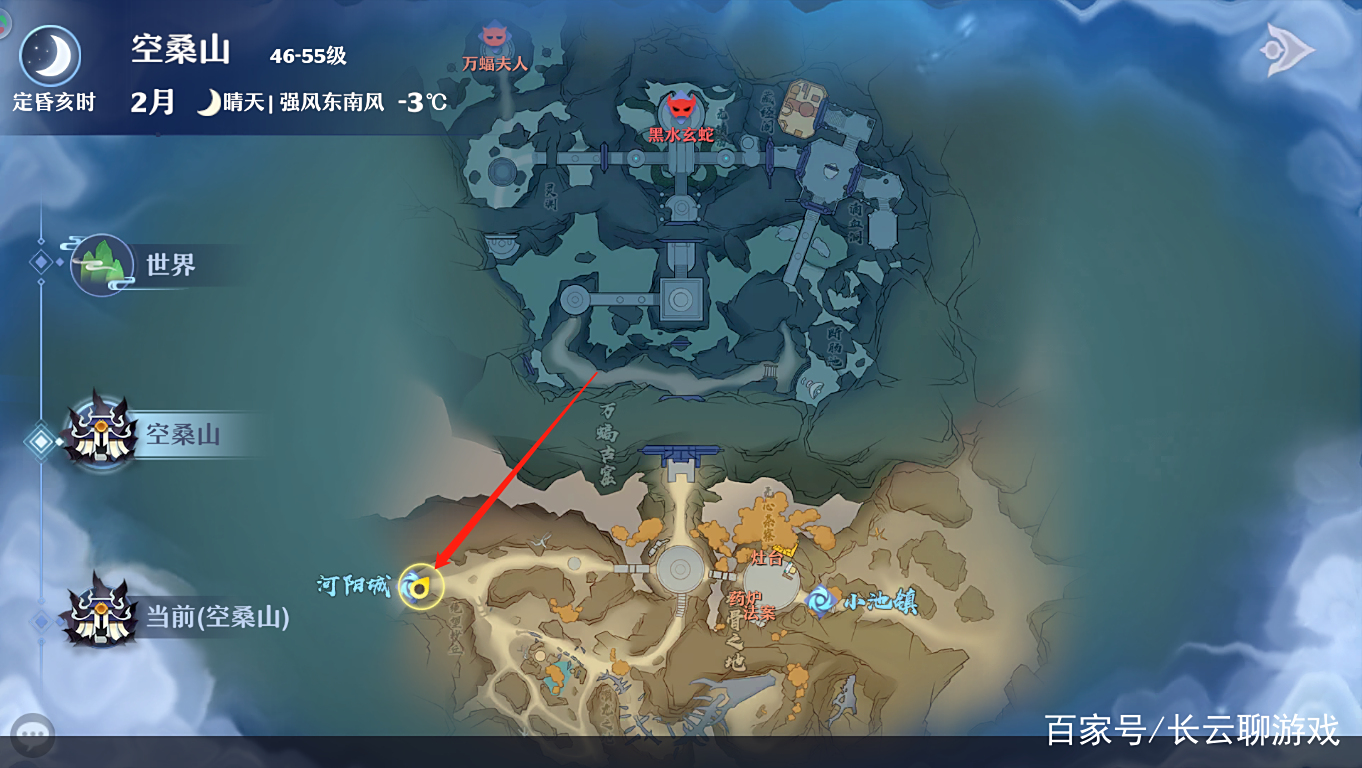
Task: Open the chat bubble icon
Action: tap(35, 737)
